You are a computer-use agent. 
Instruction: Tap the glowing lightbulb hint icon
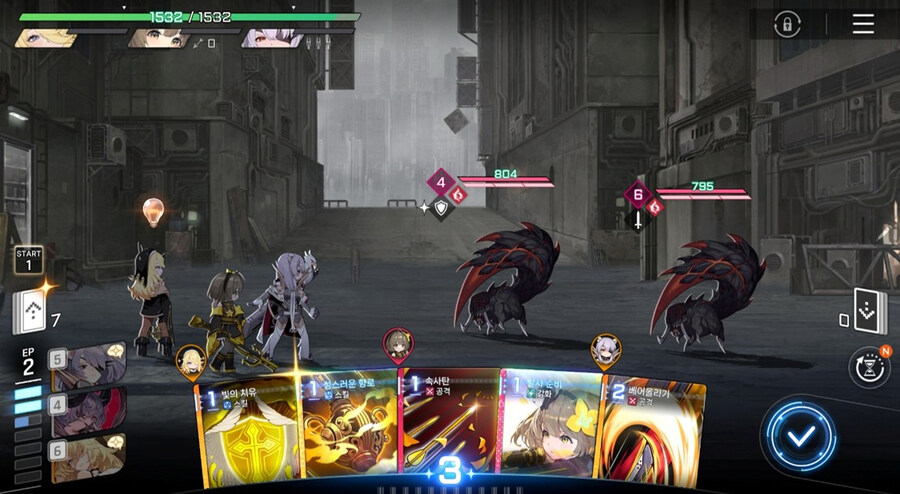(x=152, y=212)
